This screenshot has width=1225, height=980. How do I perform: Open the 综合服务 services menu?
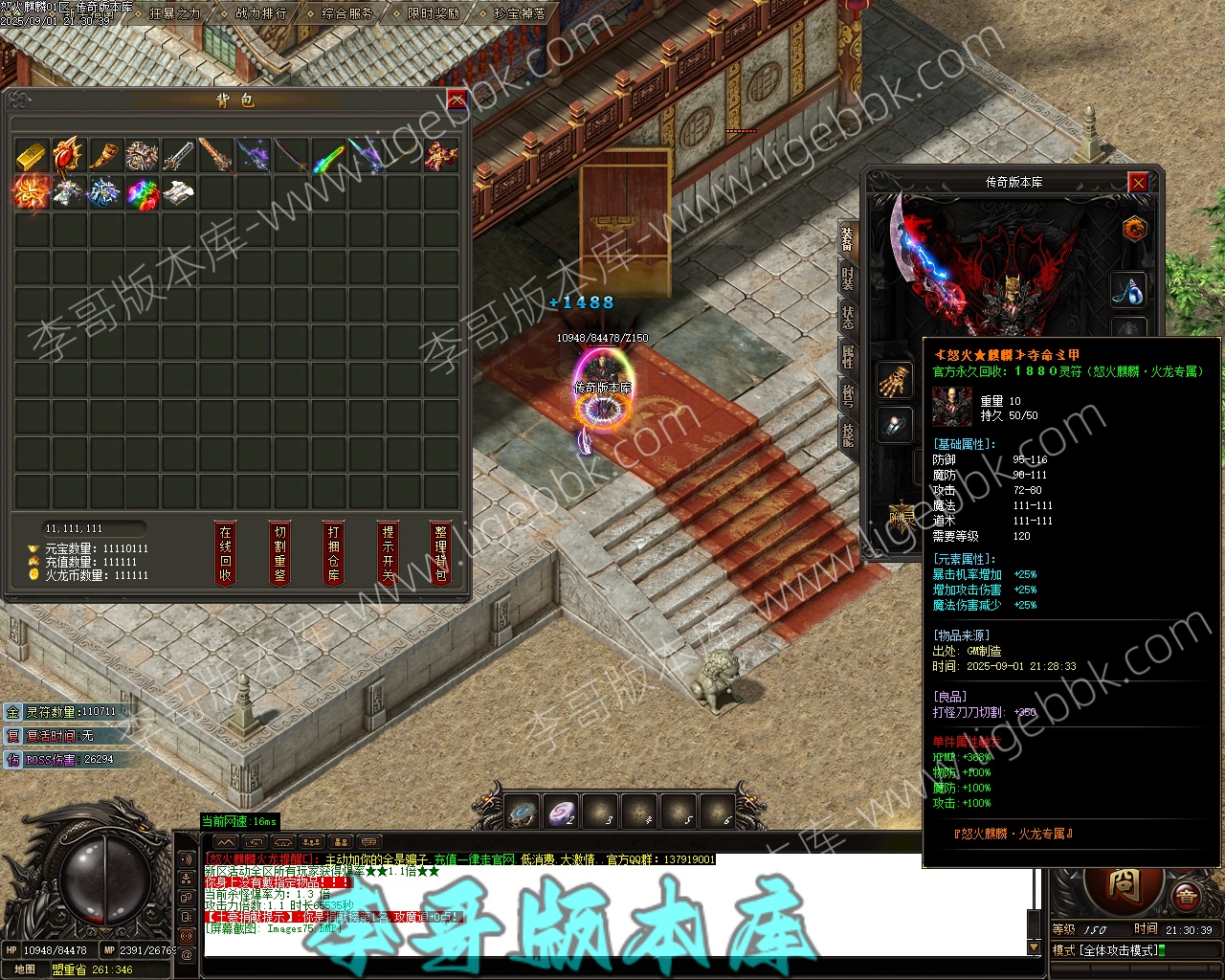(347, 14)
